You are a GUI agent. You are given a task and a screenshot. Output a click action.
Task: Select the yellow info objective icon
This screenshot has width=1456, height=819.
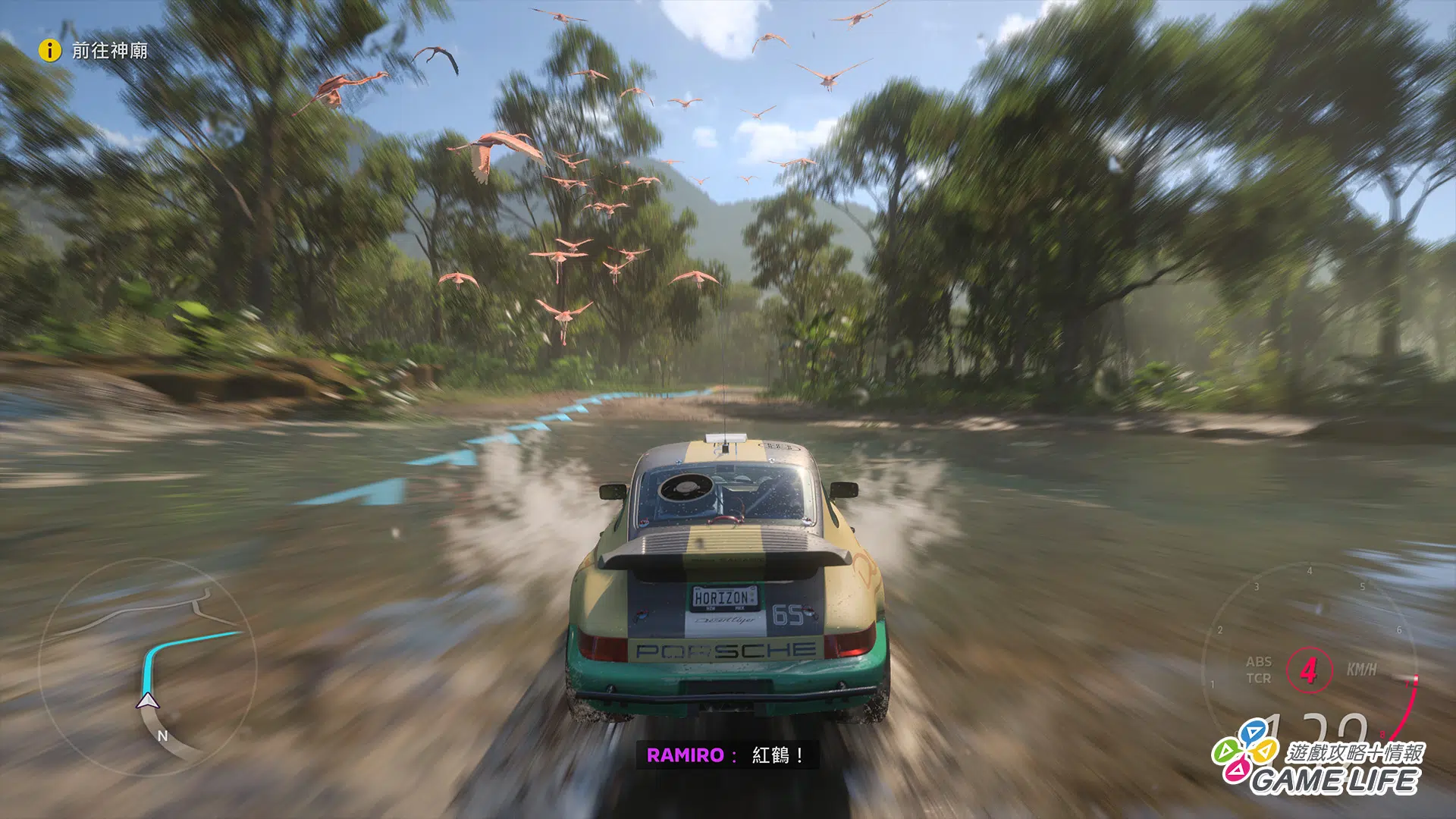click(x=49, y=51)
